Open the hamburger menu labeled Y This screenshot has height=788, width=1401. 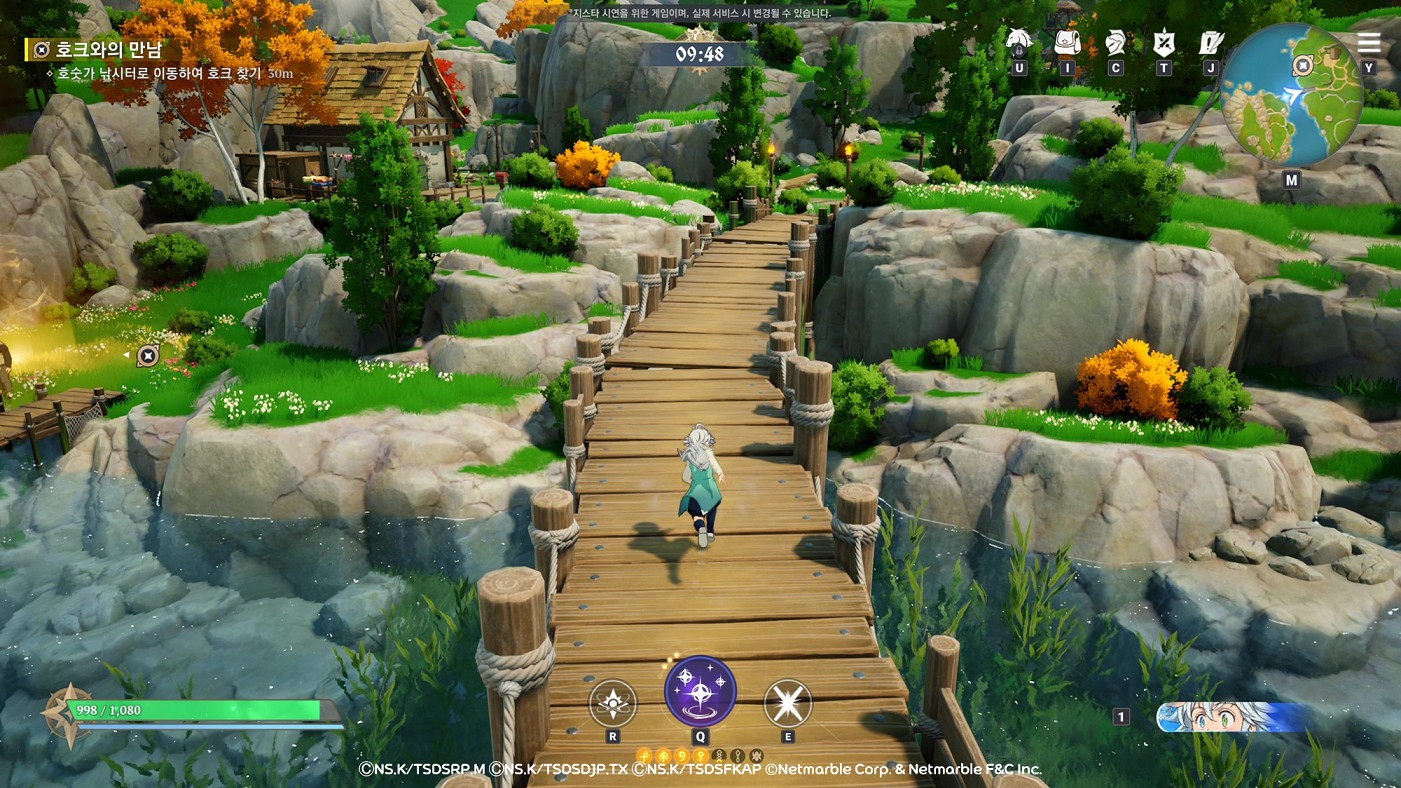pos(1368,42)
